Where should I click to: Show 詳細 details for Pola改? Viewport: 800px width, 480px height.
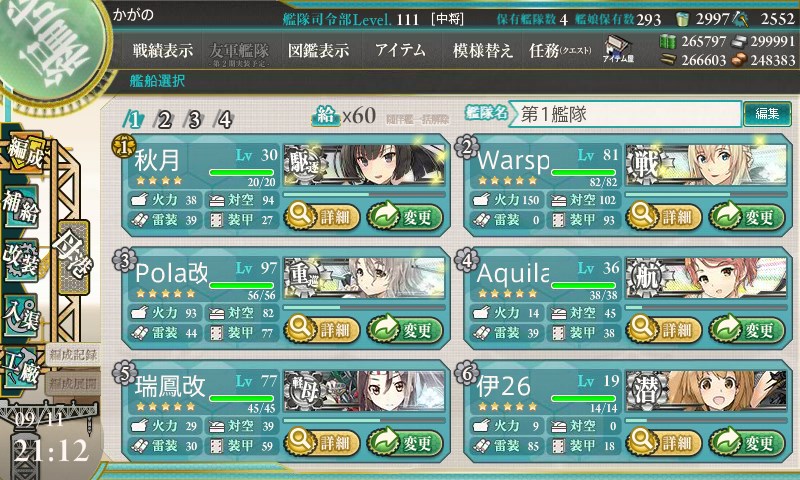pos(320,329)
